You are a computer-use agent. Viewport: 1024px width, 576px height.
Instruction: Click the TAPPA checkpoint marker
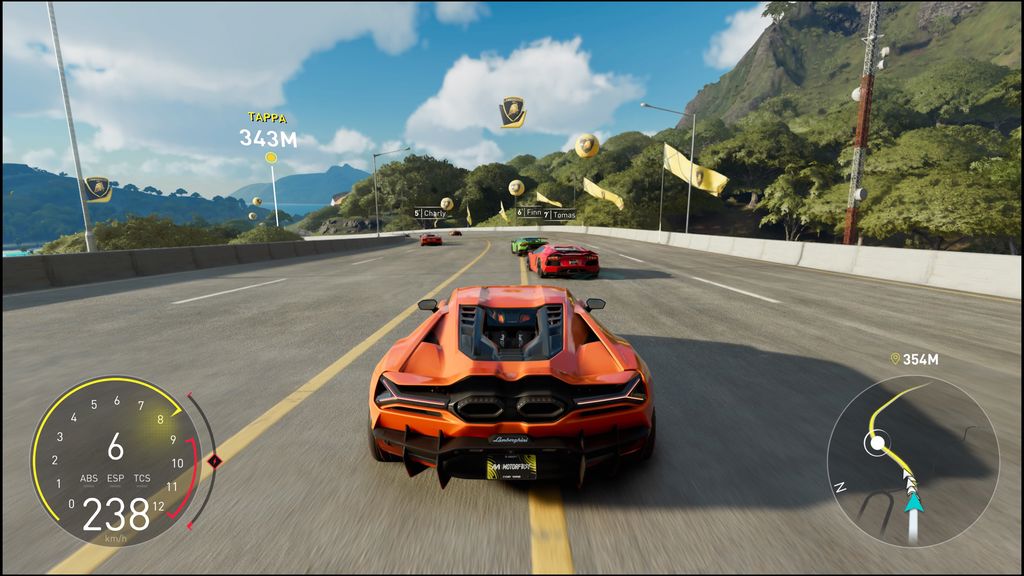point(271,157)
